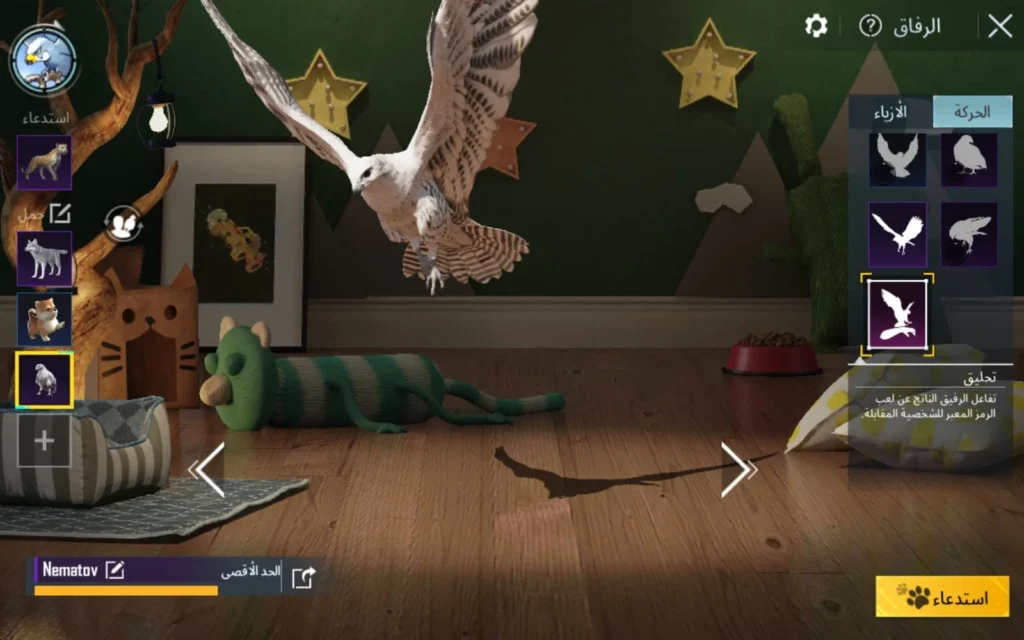This screenshot has height=640, width=1024.
Task: Select the Shiba dog companion slot
Action: point(44,319)
